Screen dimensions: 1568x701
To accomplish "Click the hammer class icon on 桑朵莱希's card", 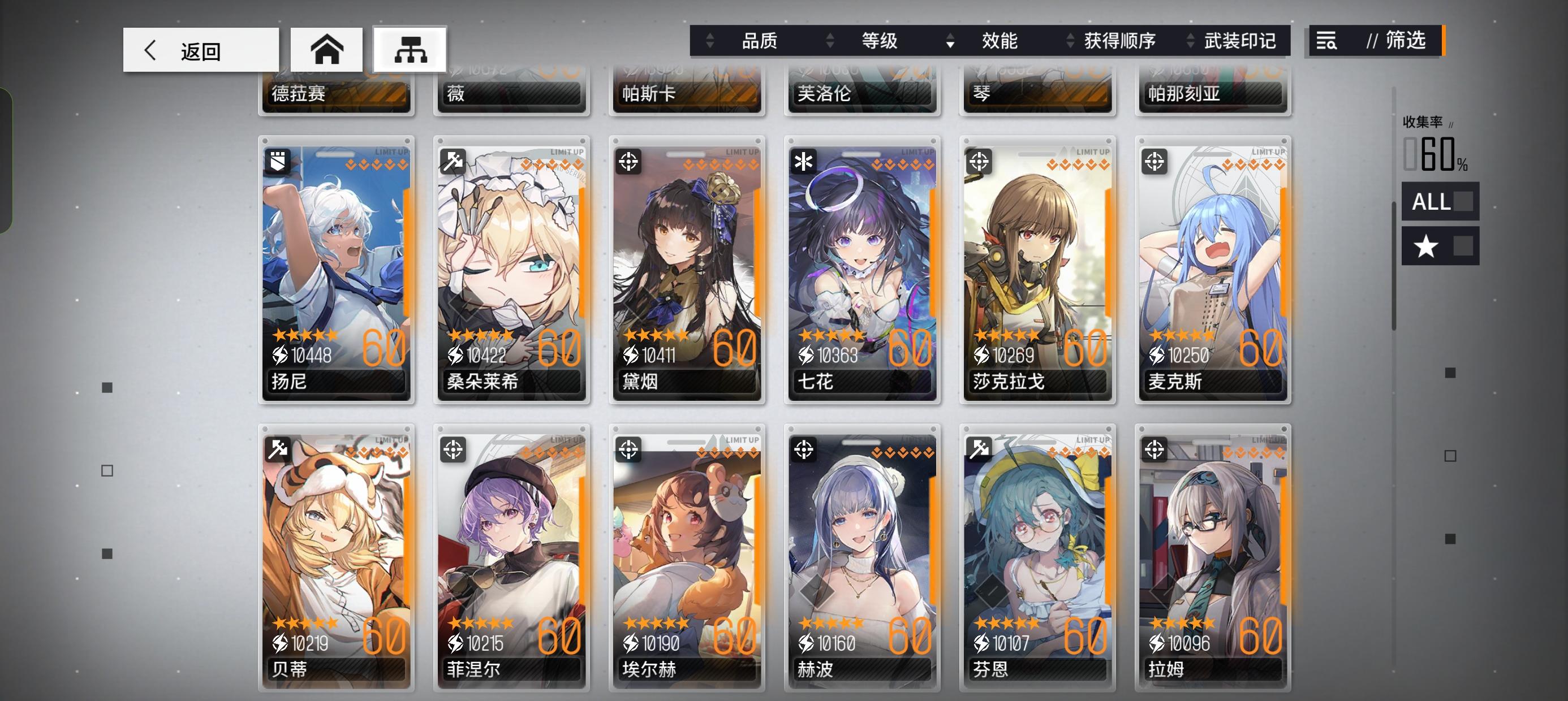I will [x=454, y=161].
